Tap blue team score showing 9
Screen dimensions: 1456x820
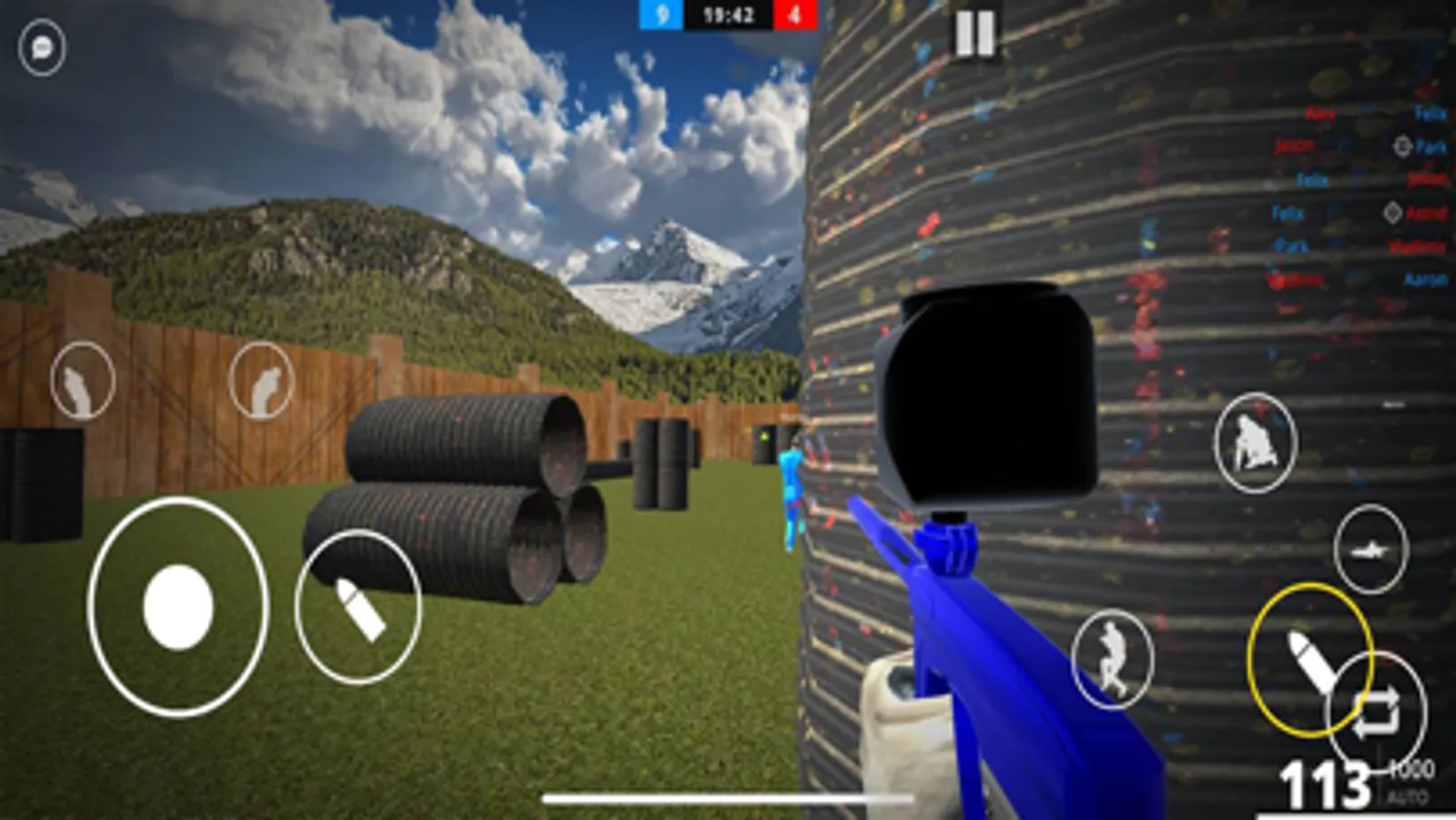662,15
